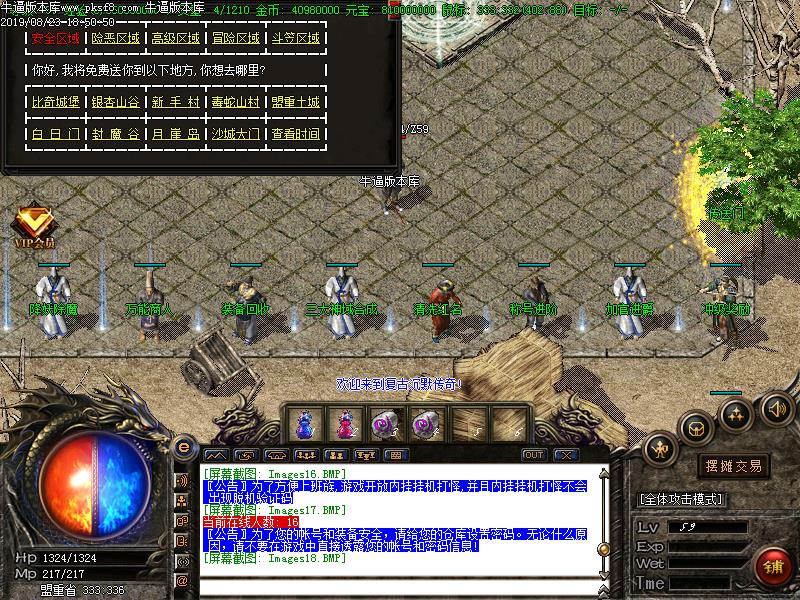Image resolution: width=800 pixels, height=600 pixels.
Task: Teleport to 比奇城堡
Action: 55,103
